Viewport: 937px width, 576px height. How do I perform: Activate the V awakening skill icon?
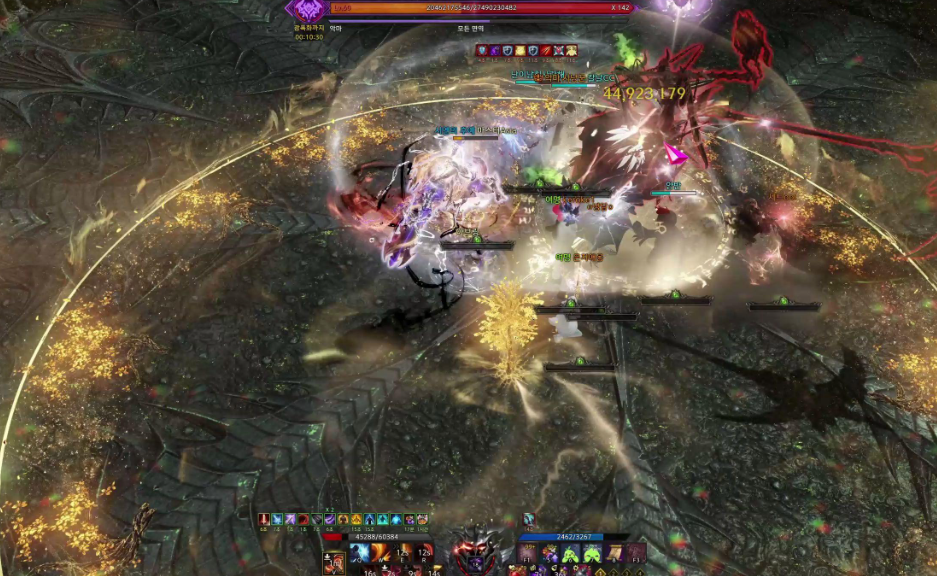(x=333, y=564)
